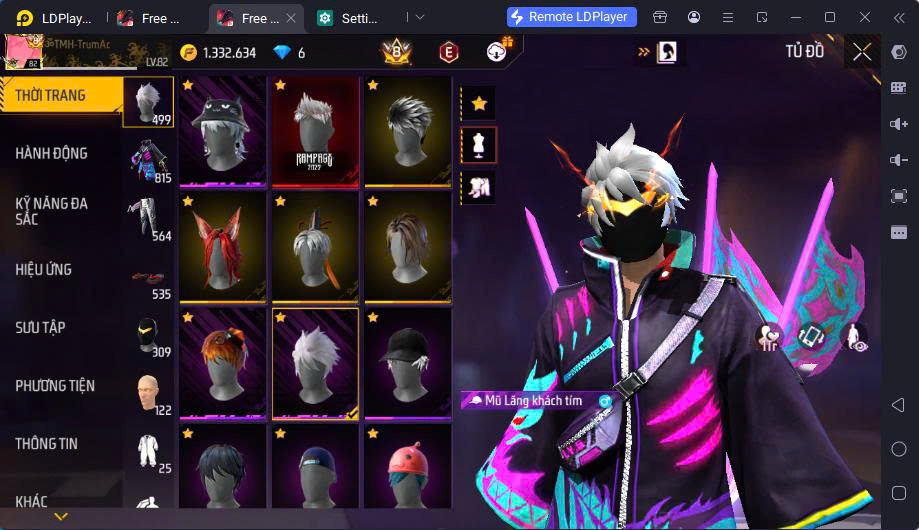Click the Mũ Lãng khách tím label
The image size is (919, 530).
pos(532,401)
